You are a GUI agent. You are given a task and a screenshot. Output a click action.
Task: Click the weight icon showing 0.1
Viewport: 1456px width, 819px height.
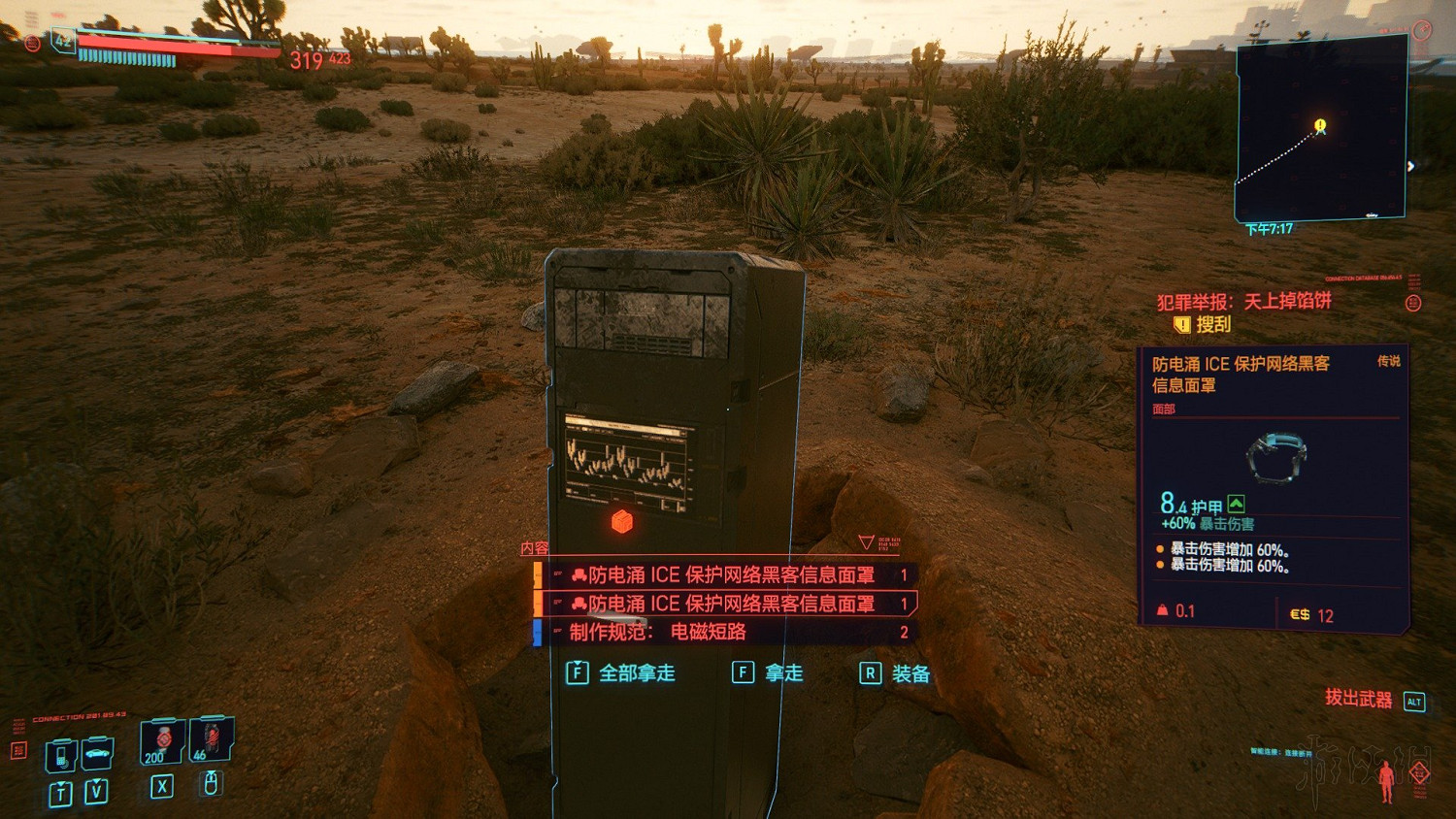pos(1163,609)
